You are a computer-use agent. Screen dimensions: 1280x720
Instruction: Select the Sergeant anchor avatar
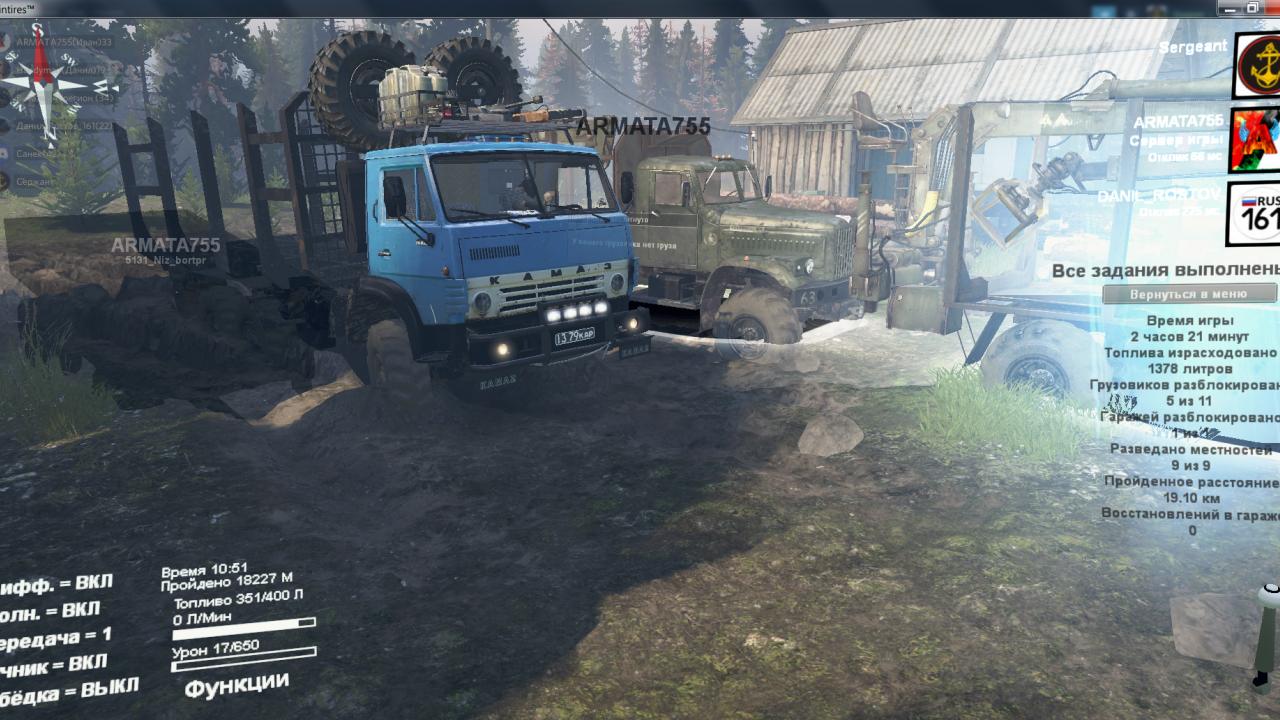tap(1256, 65)
